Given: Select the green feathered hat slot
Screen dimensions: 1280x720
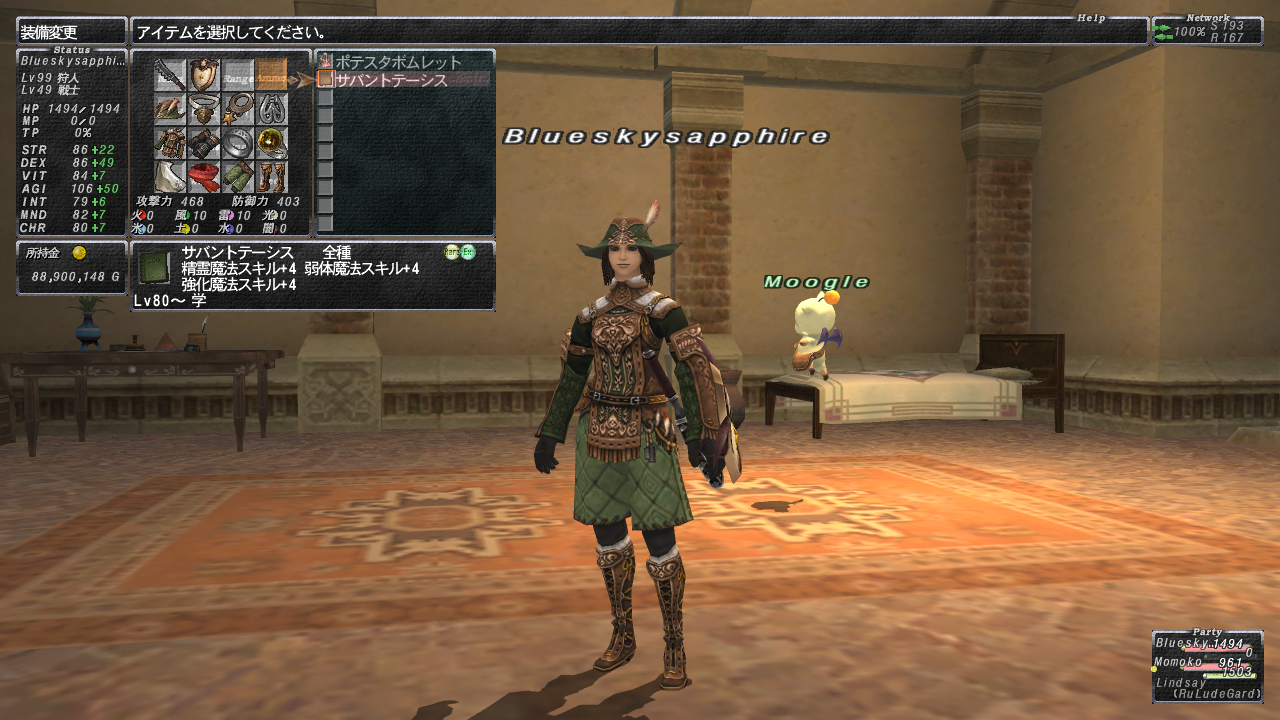Looking at the screenshot, I should (x=170, y=108).
